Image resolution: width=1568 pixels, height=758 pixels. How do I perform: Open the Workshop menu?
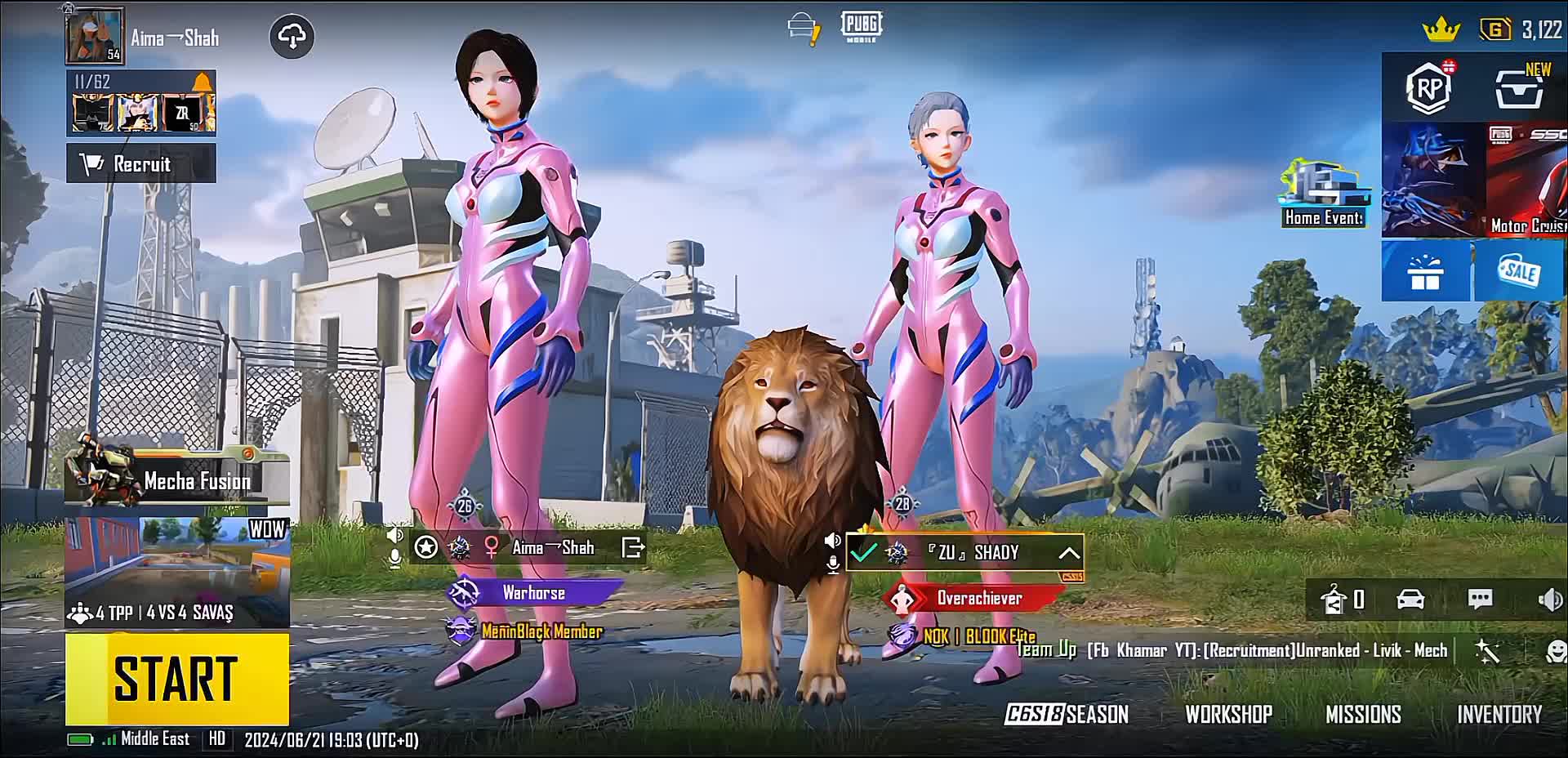click(x=1228, y=715)
